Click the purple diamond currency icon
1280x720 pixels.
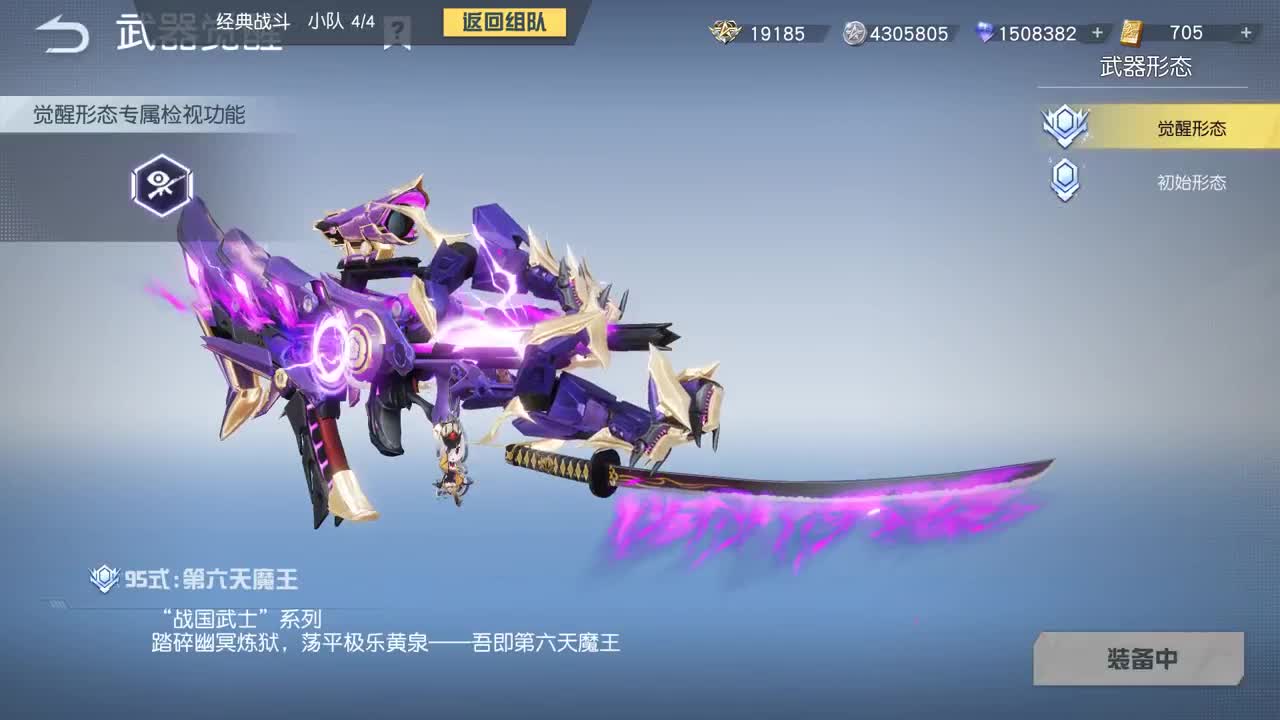(985, 33)
